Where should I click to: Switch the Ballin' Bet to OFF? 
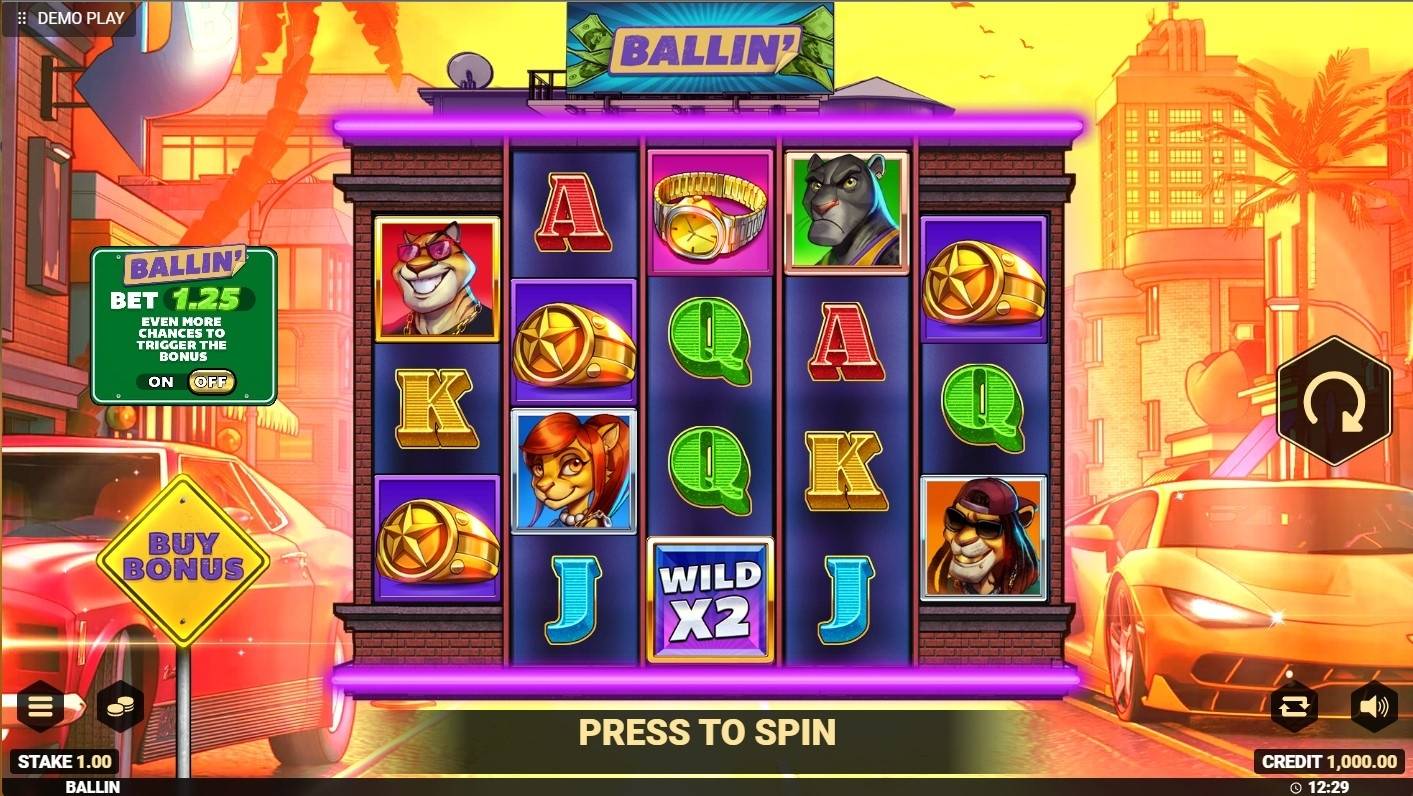tap(211, 381)
